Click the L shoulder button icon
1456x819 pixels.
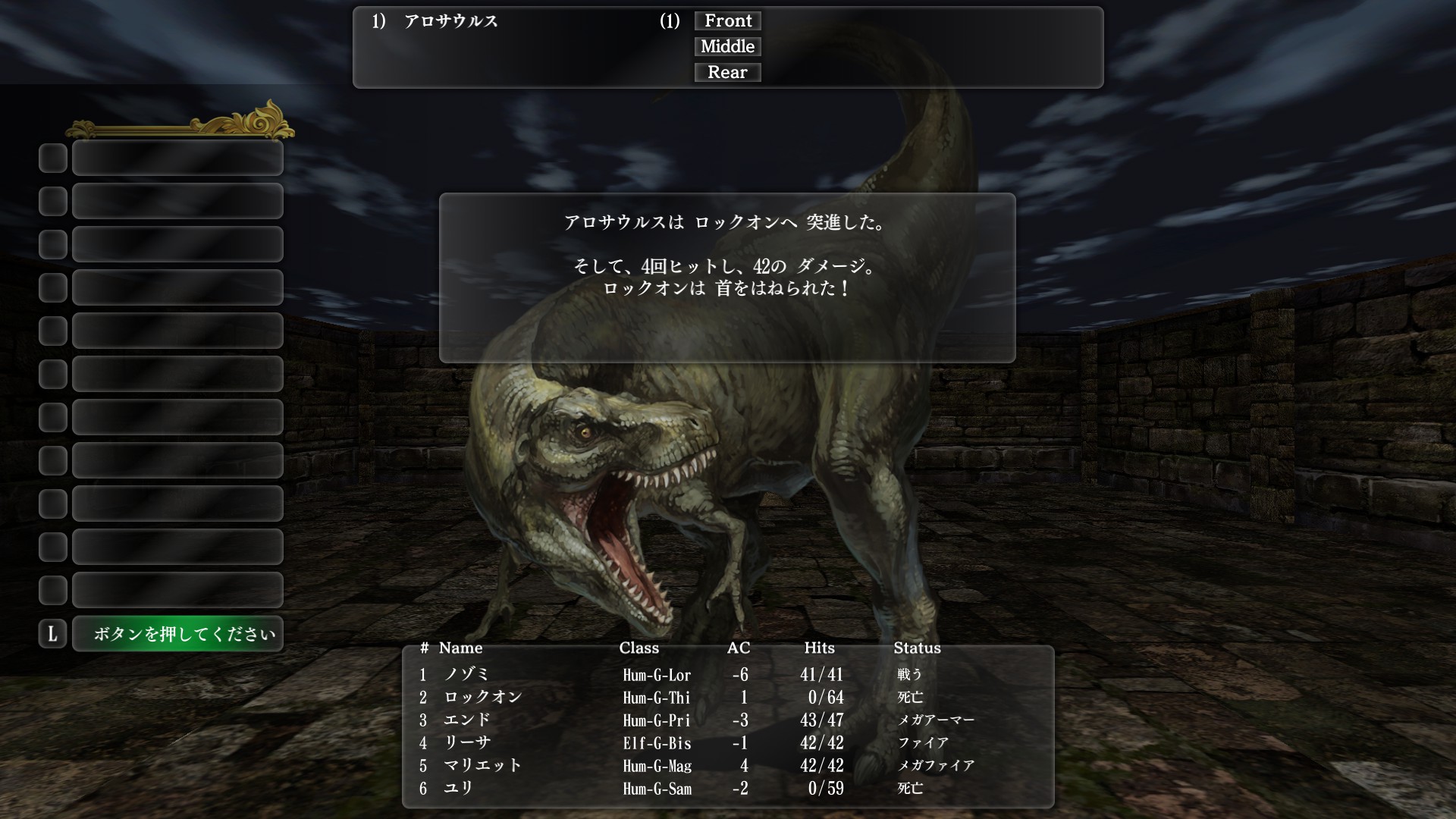(52, 634)
